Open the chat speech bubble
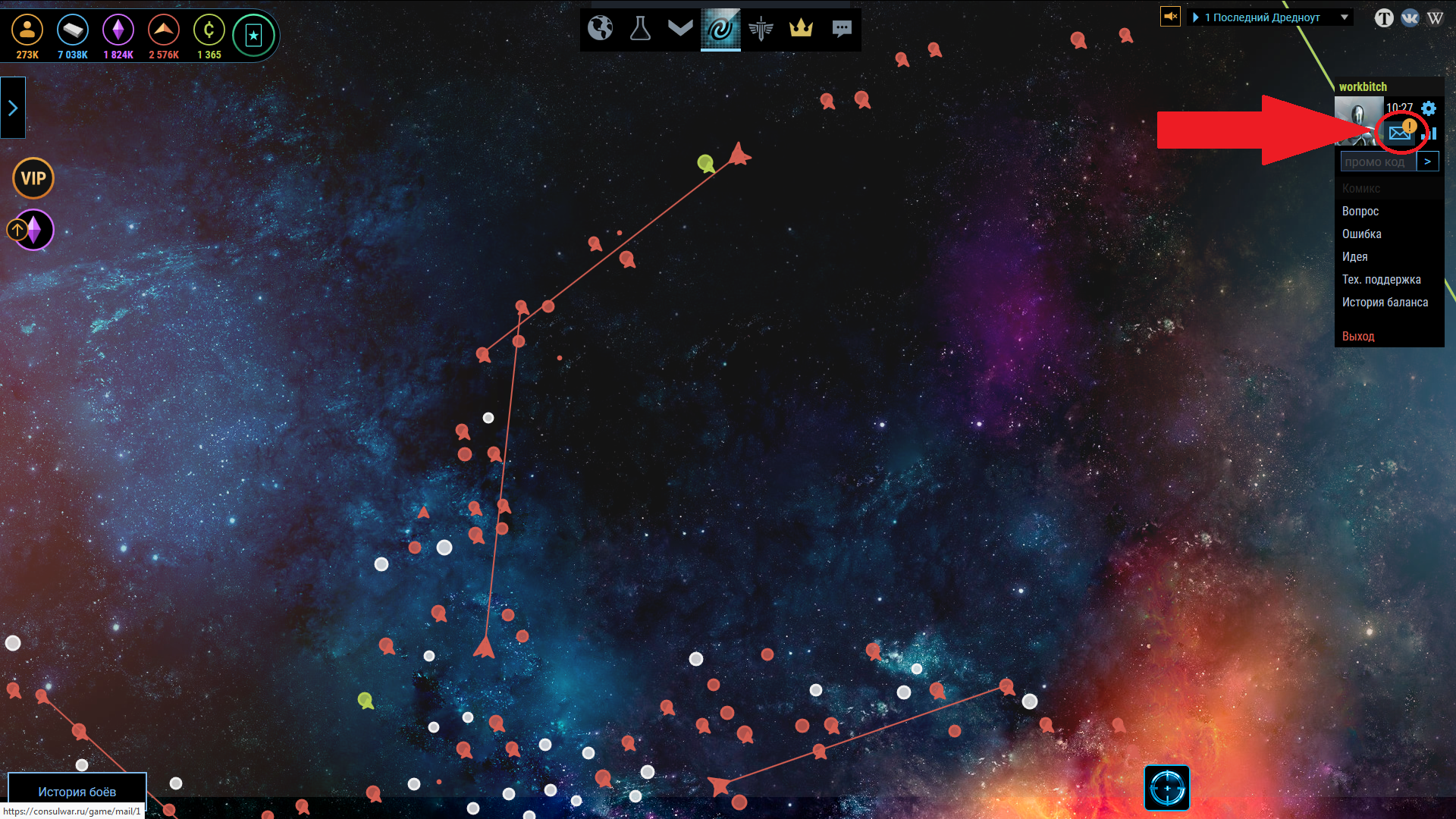Viewport: 1456px width, 819px height. 842,29
